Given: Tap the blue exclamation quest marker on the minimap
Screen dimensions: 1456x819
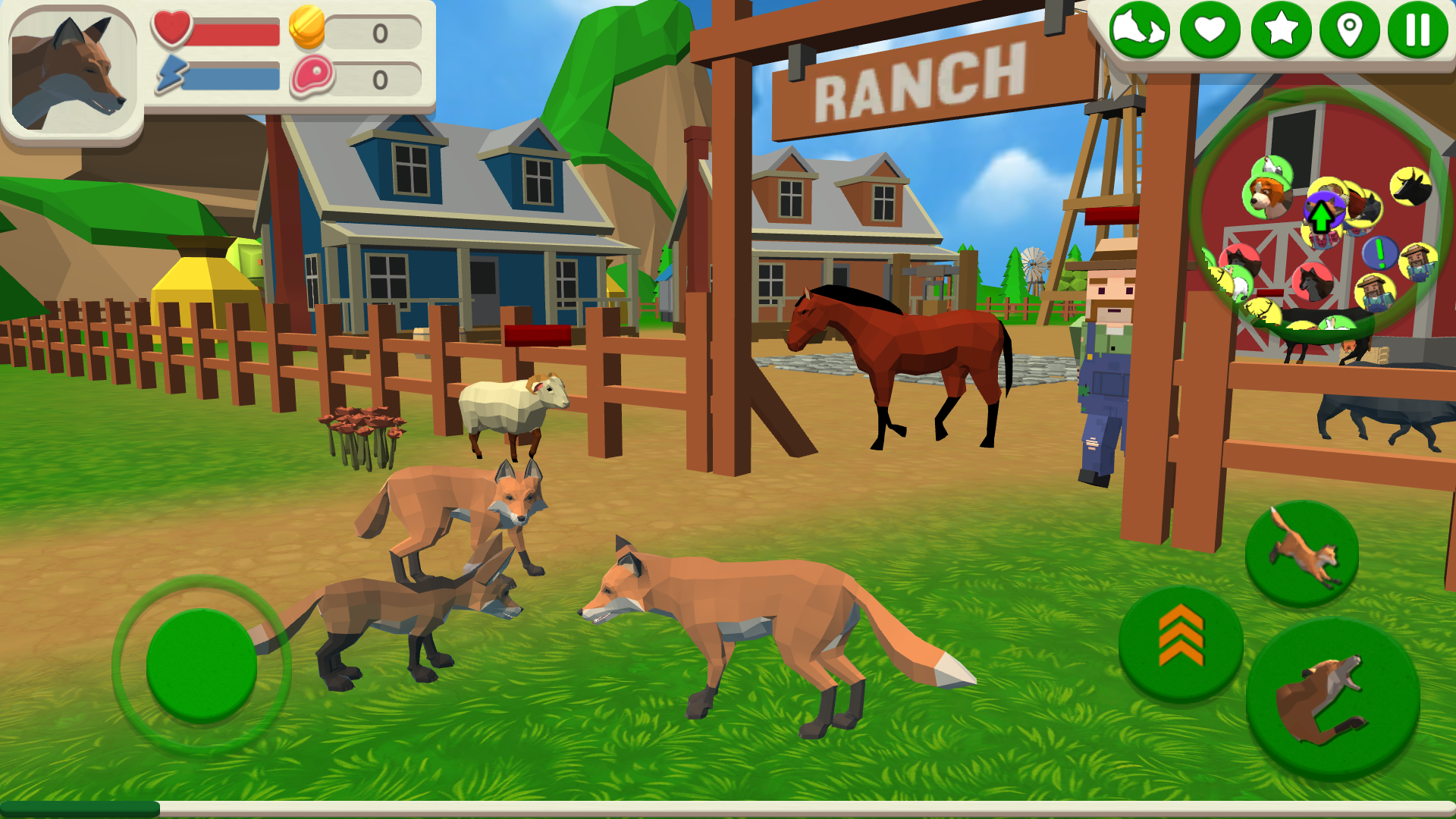Looking at the screenshot, I should (1380, 253).
